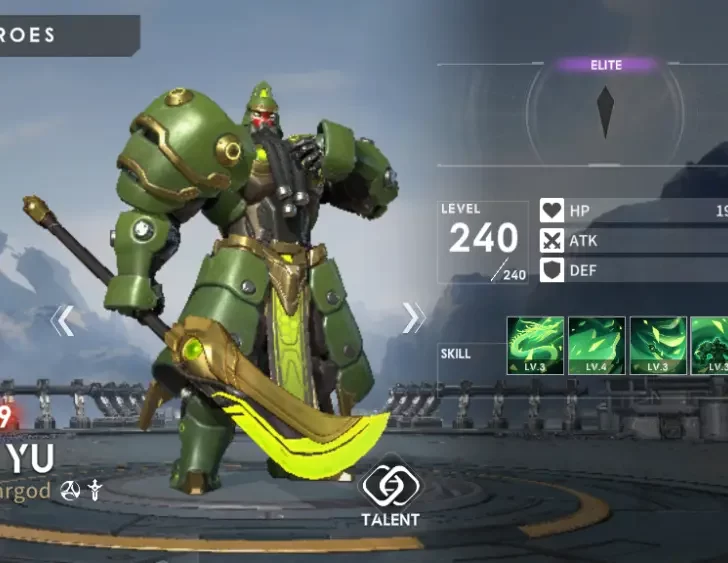
Task: Select the green dragon skill icon
Action: click(x=536, y=346)
